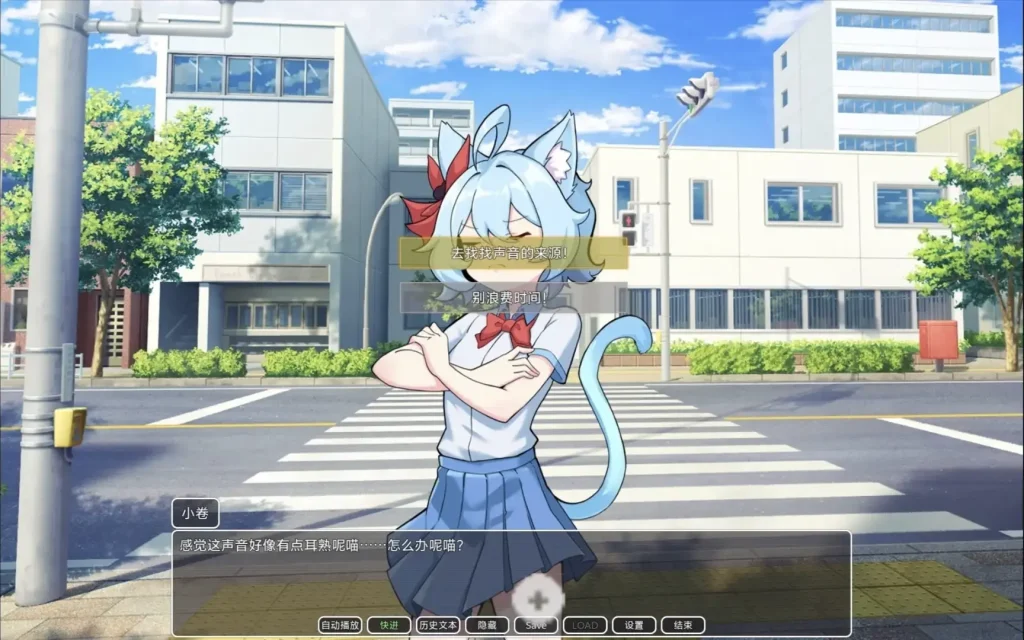End the game with 结束
The image size is (1024, 640).
click(683, 625)
